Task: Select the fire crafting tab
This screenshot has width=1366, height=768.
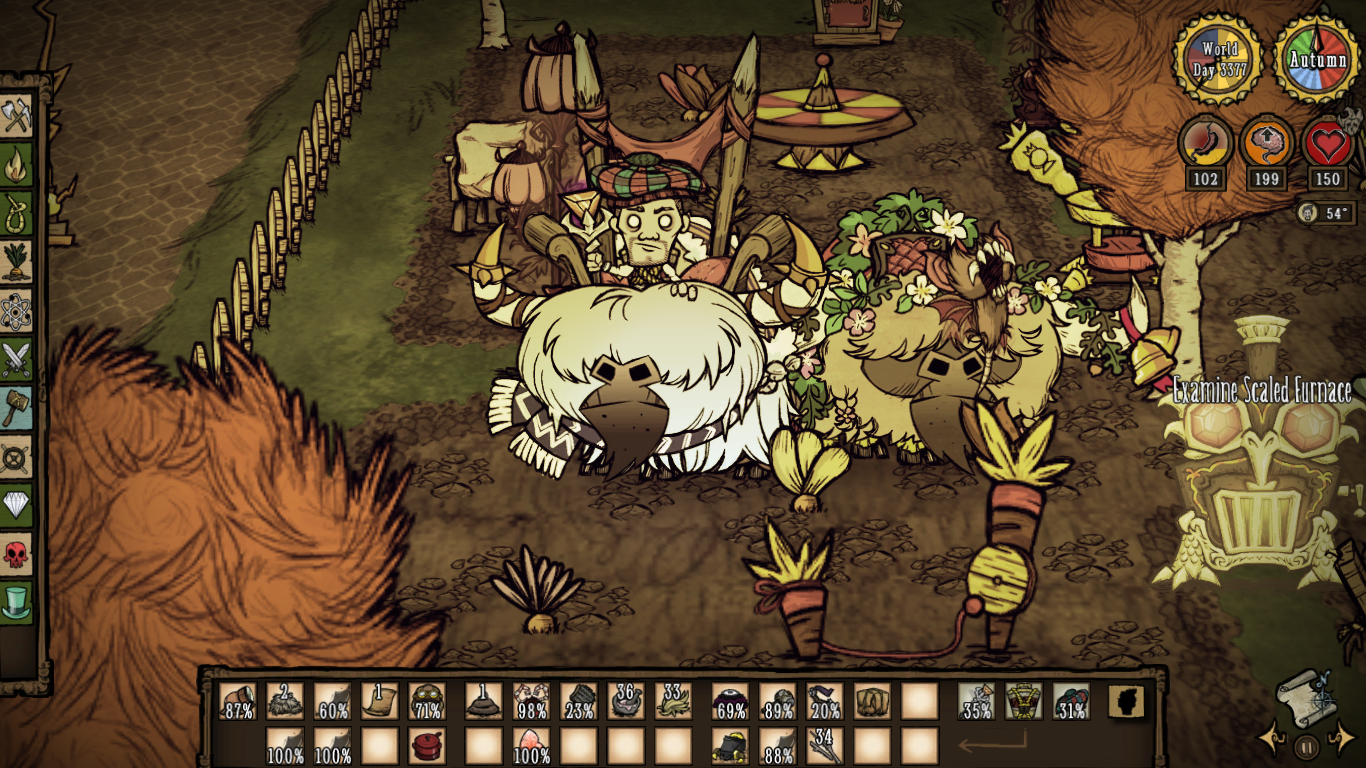Action: [x=17, y=164]
